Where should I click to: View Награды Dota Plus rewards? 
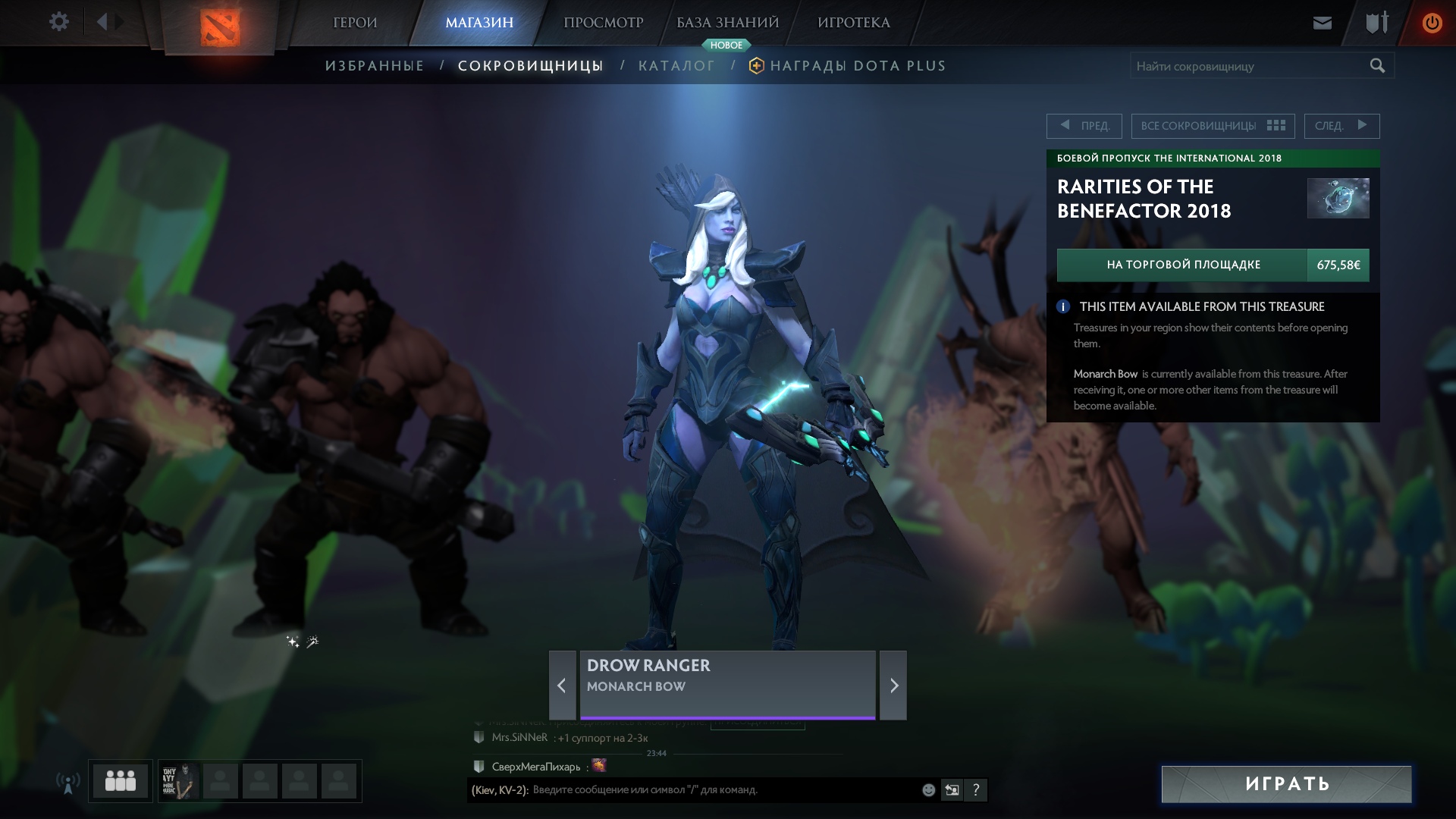857,66
